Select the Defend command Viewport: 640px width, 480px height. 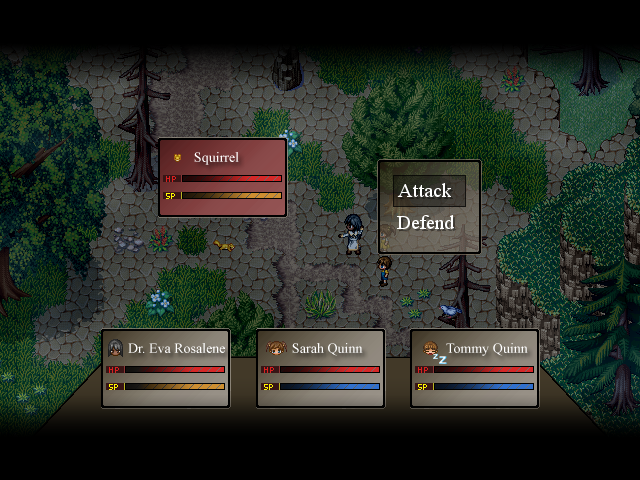click(427, 223)
